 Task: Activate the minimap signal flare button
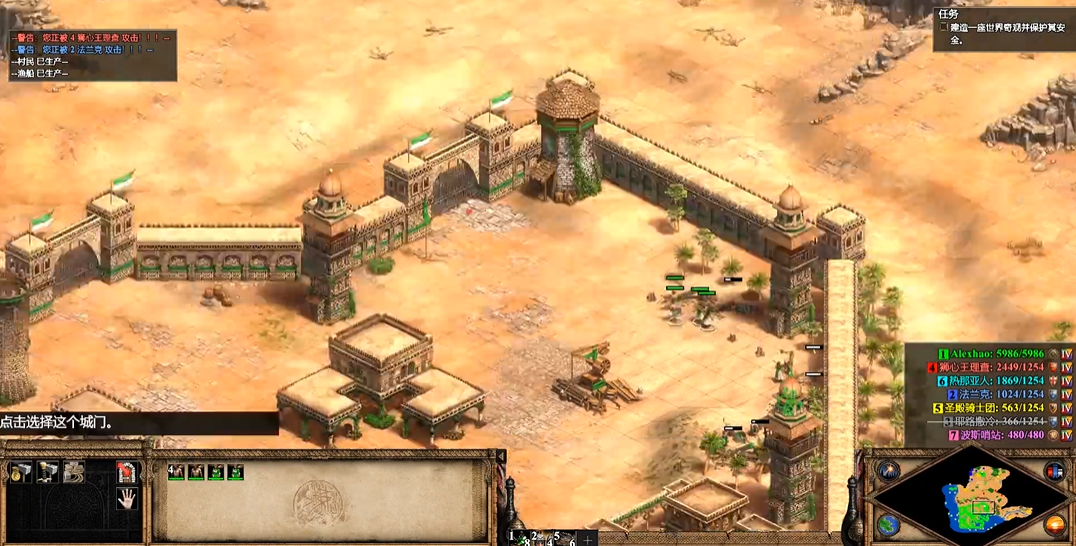click(888, 470)
